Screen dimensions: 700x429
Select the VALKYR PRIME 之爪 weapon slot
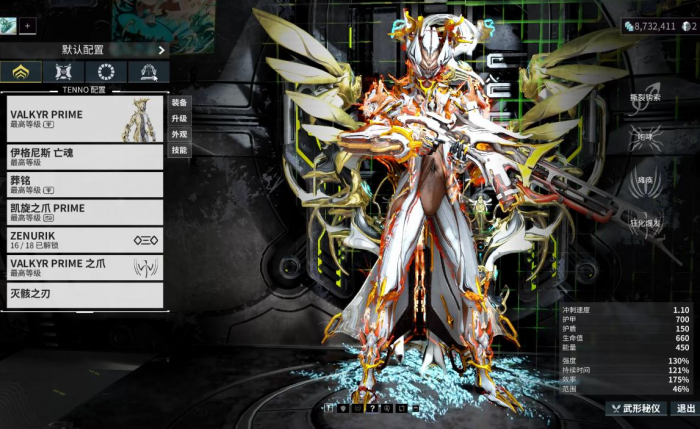[84, 267]
